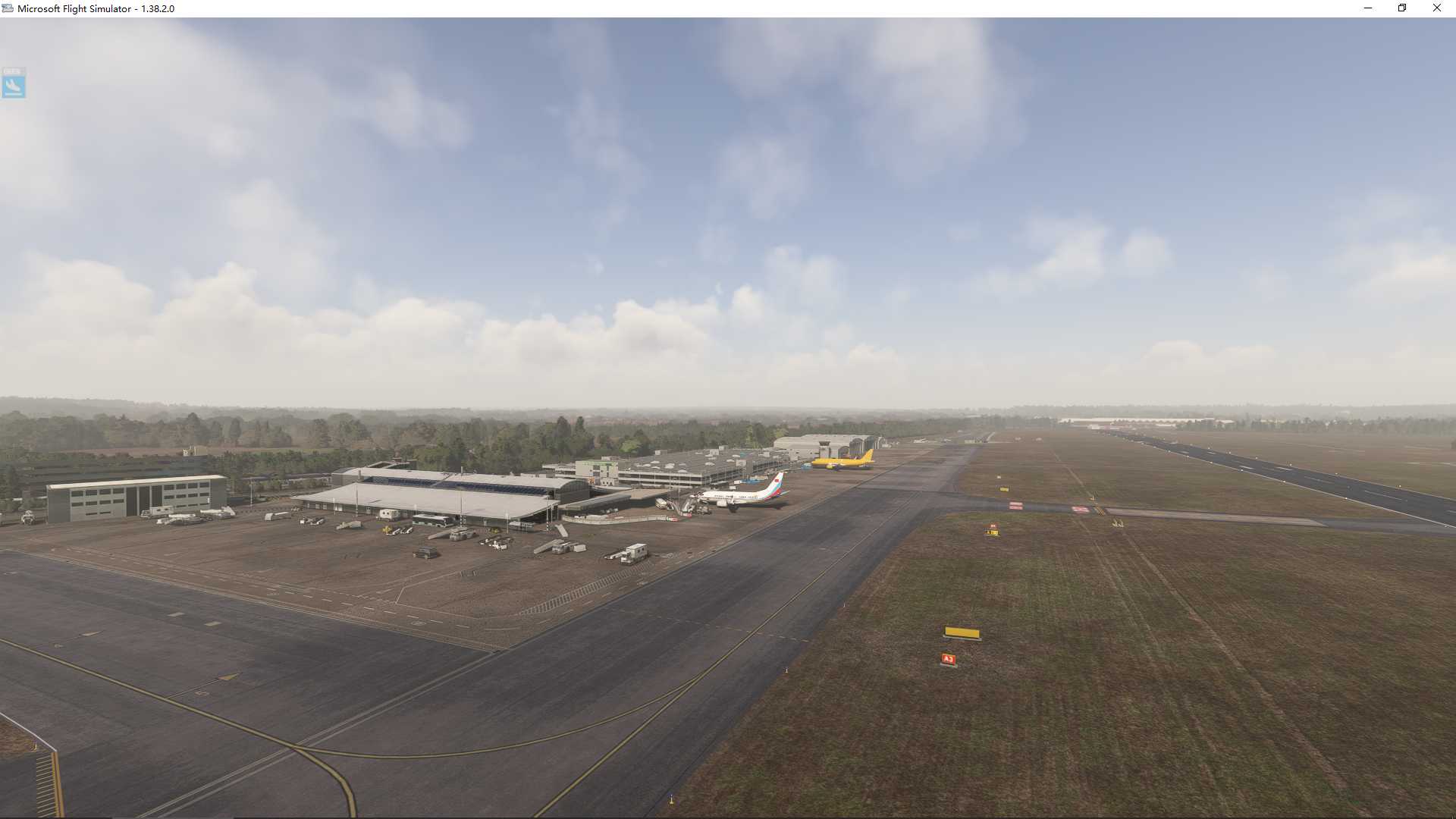Click the red A3 taxiway sign
Image resolution: width=1456 pixels, height=819 pixels.
[x=947, y=659]
